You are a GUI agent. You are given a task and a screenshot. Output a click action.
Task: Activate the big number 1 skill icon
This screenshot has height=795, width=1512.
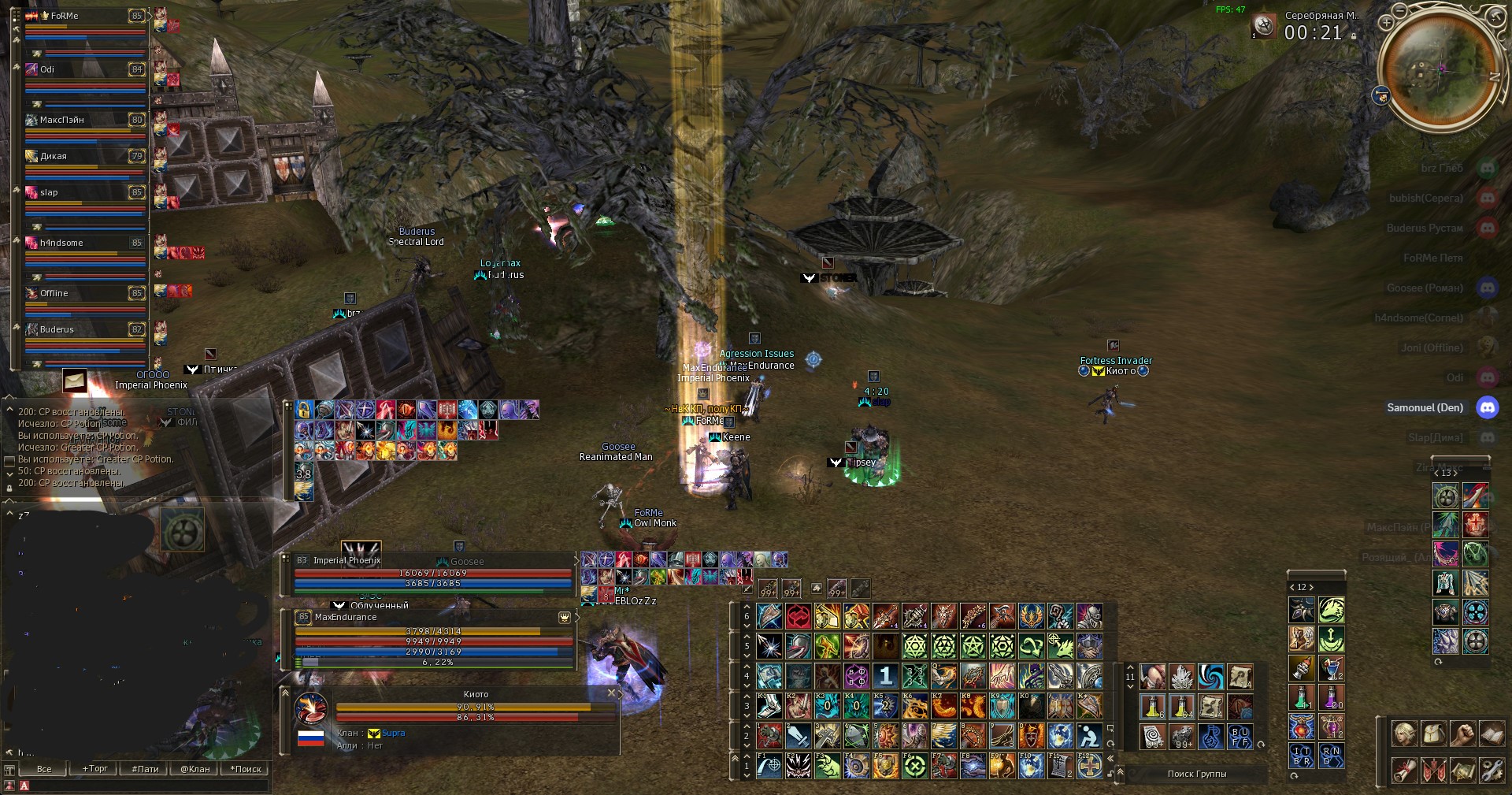pos(886,675)
